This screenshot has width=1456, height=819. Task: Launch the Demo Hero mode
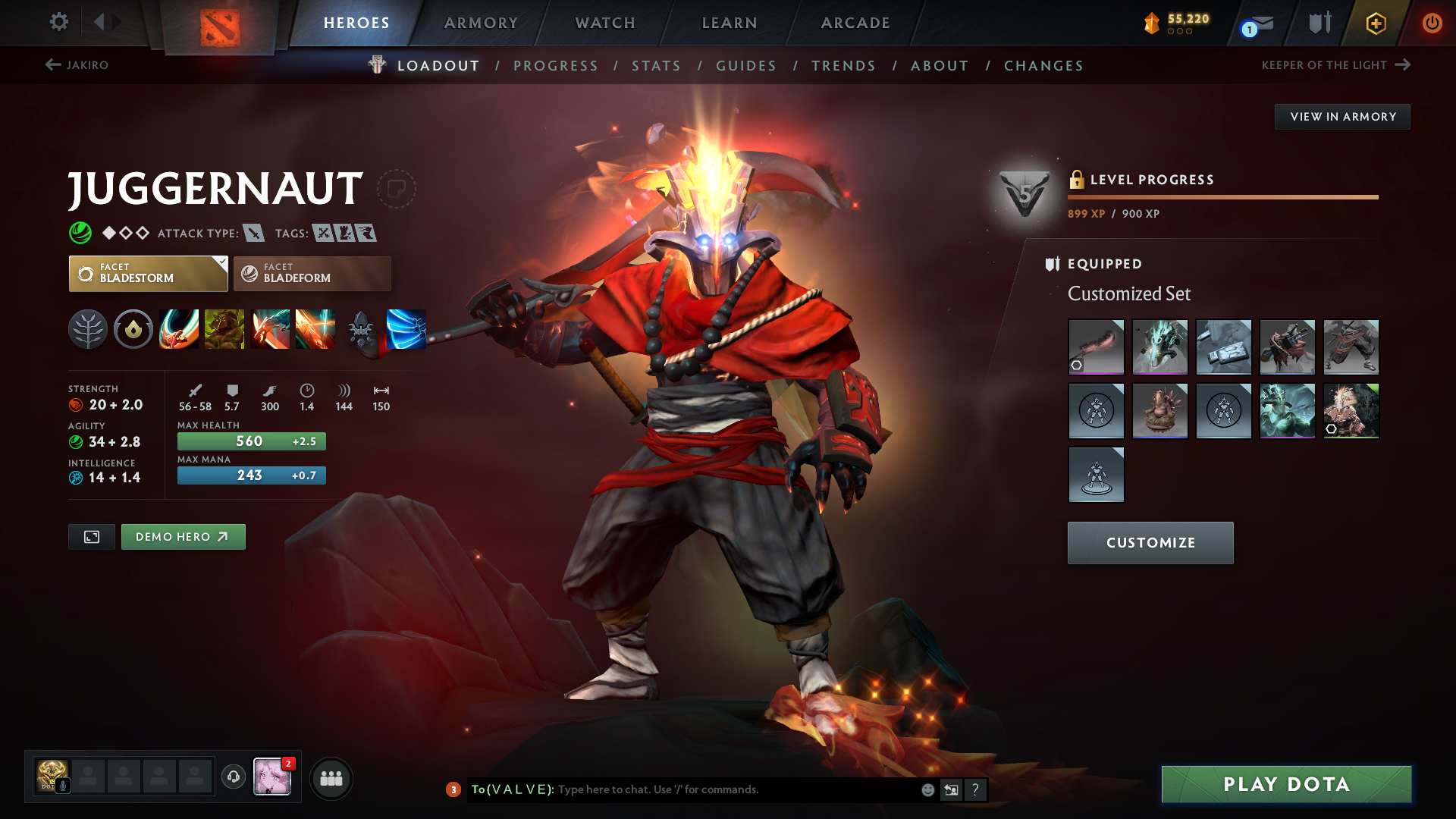point(183,537)
